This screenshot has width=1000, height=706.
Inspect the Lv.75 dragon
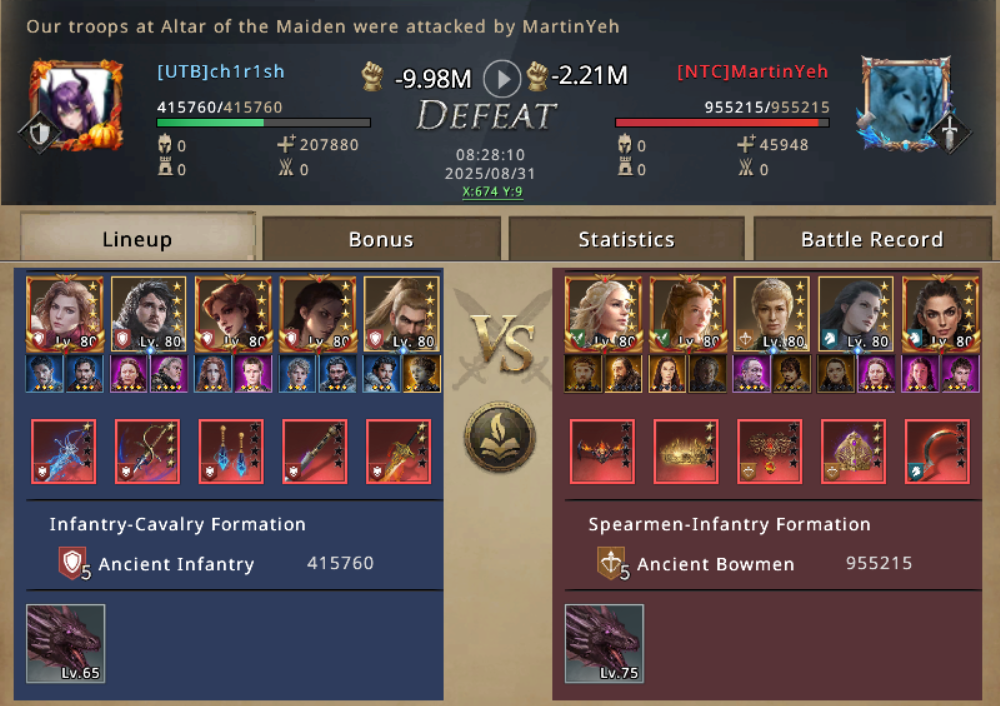[604, 644]
